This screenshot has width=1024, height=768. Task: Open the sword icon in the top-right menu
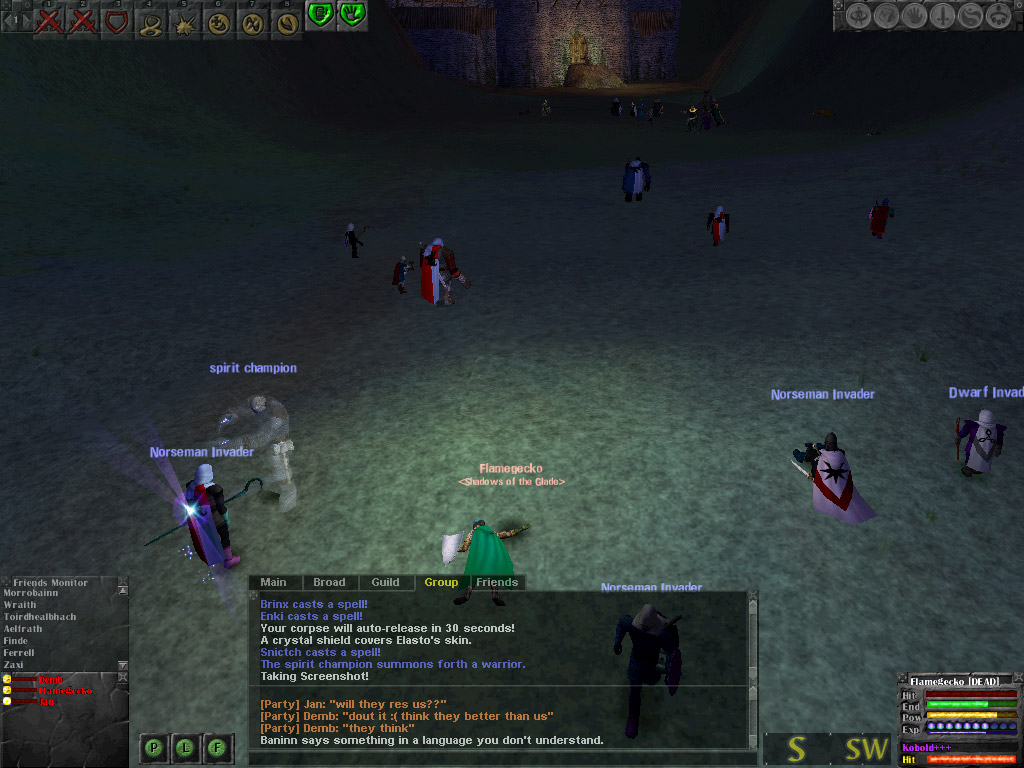pyautogui.click(x=942, y=16)
